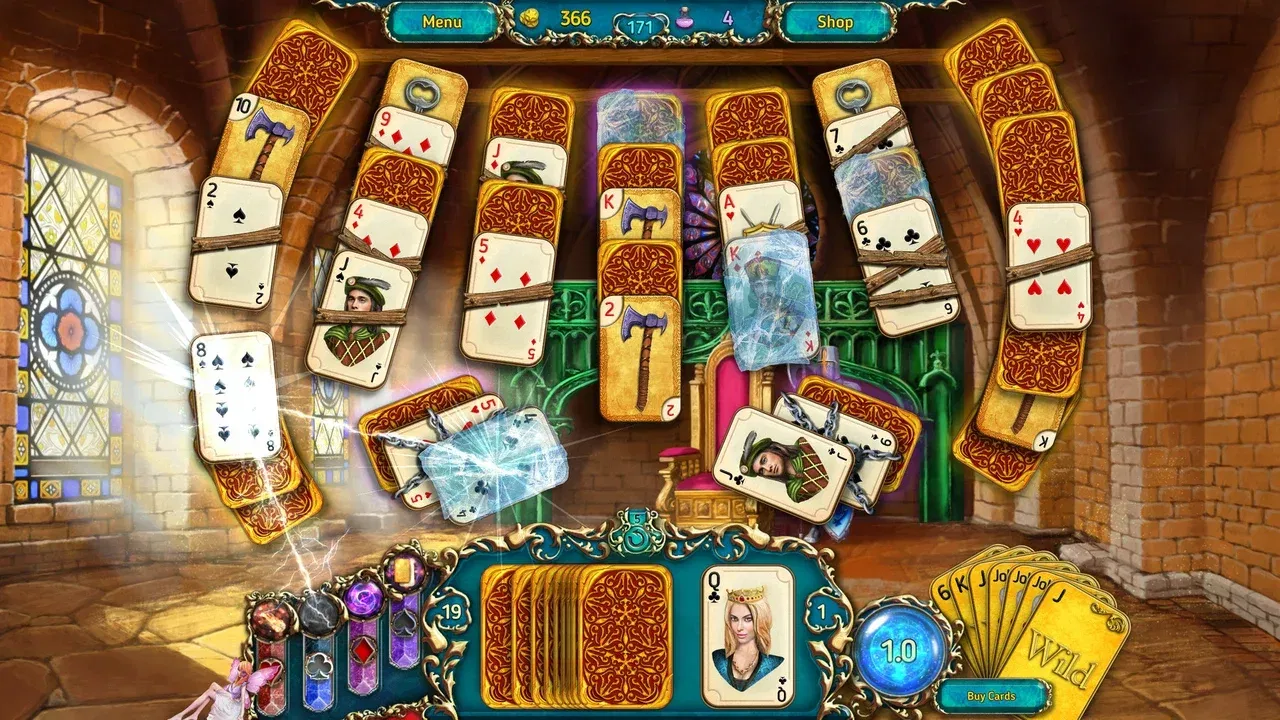Select the clubs suit vial
Screen dimensions: 1280x720
click(319, 666)
